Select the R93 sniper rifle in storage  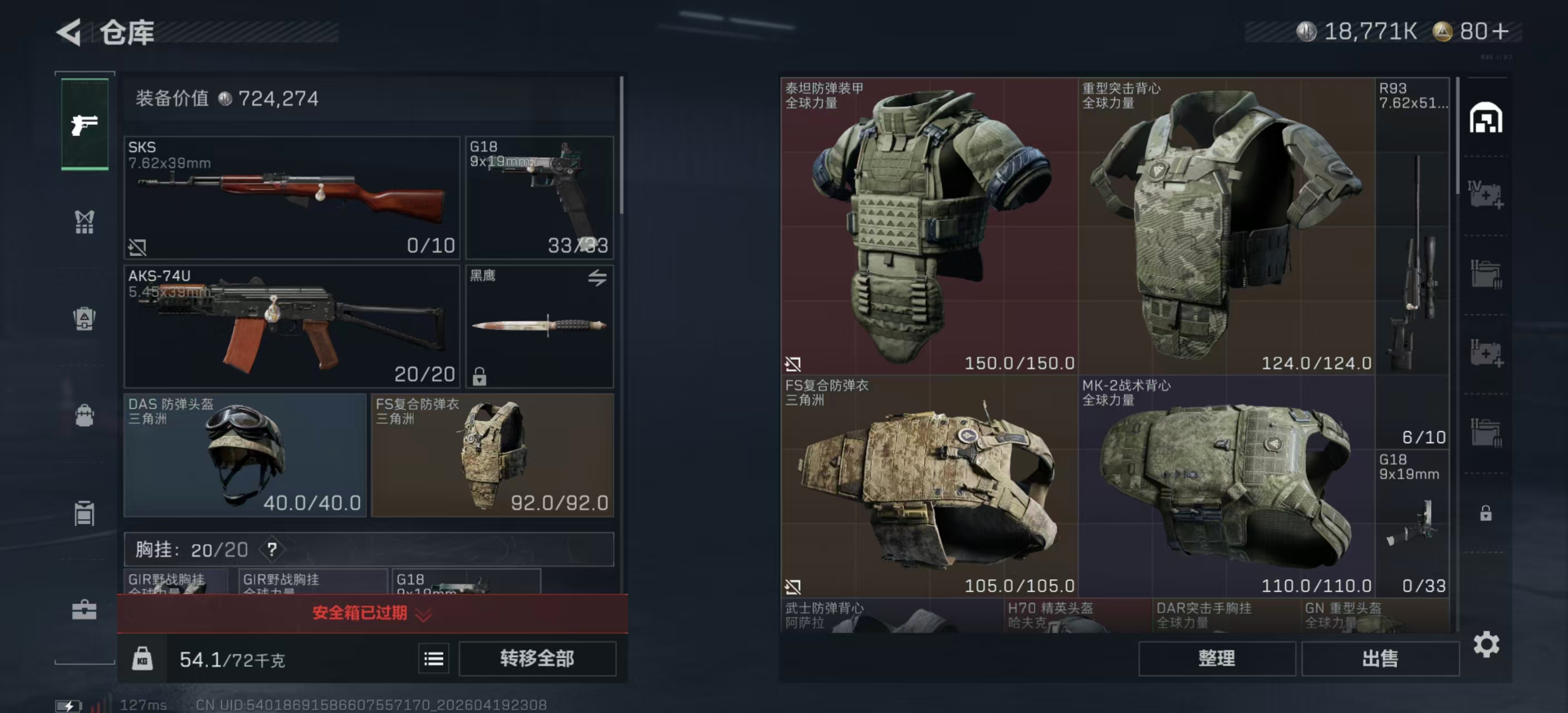tap(1412, 262)
